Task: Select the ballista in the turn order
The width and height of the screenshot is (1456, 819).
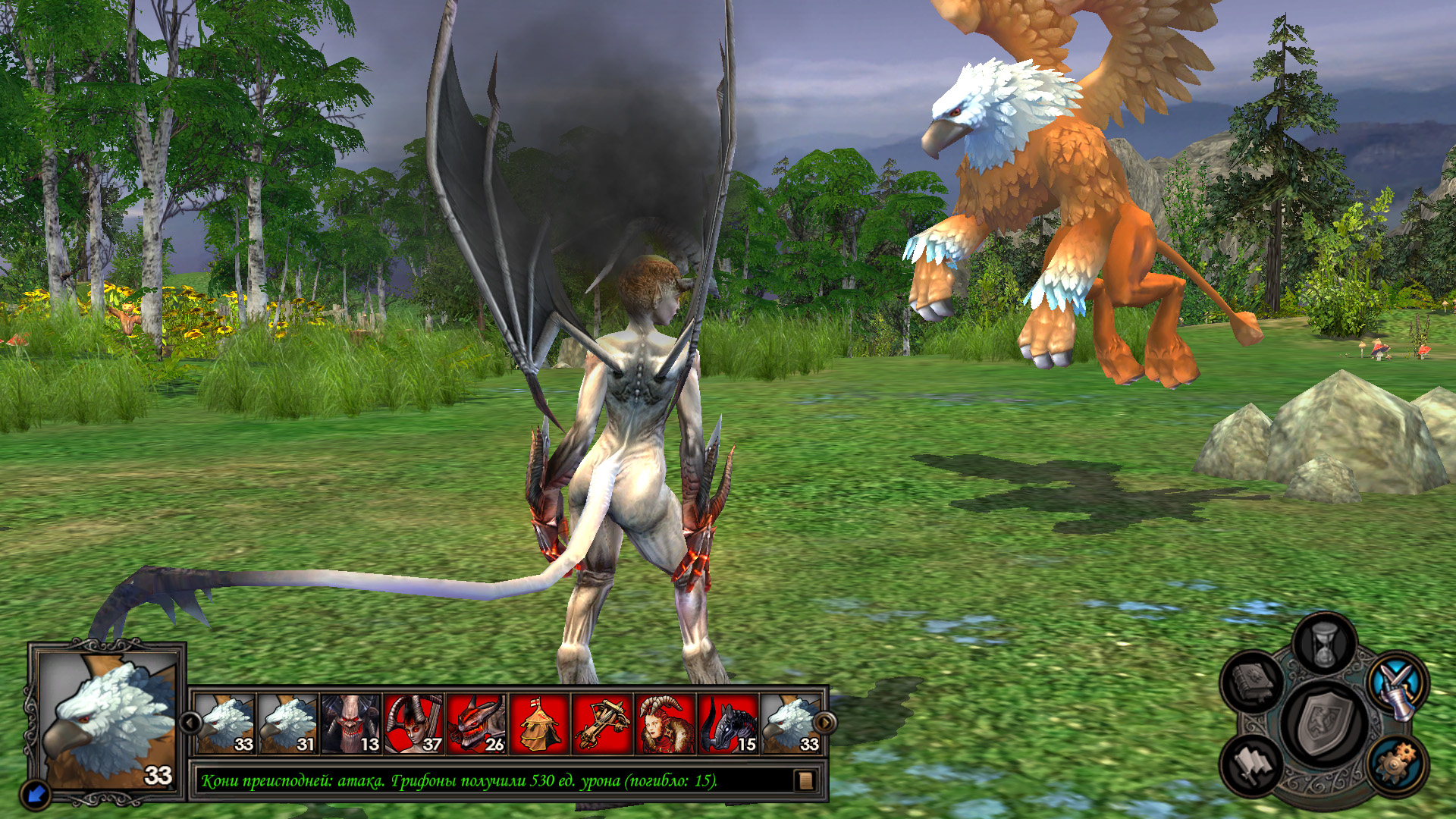Action: click(602, 724)
